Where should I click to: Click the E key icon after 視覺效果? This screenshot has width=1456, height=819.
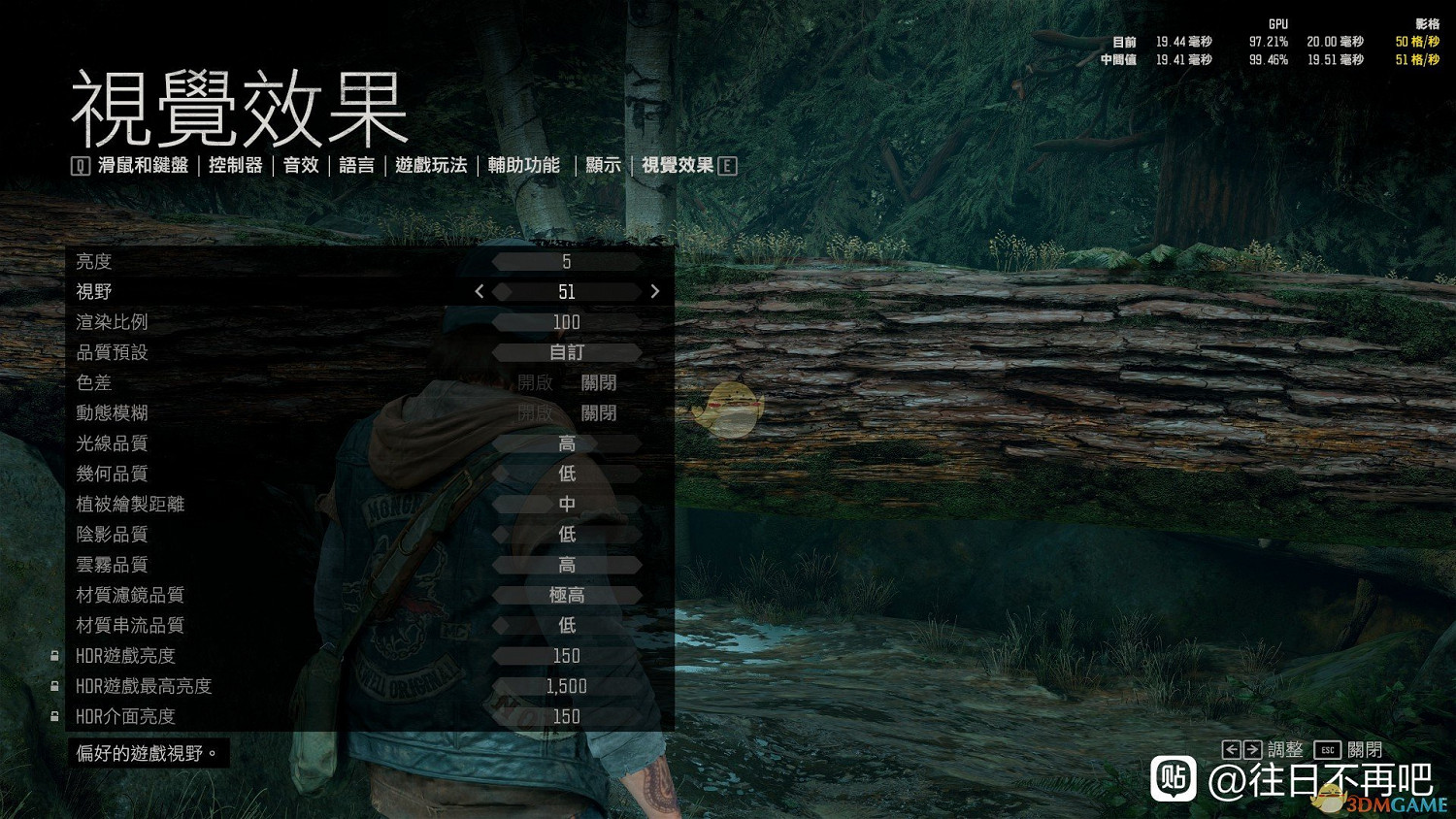point(728,165)
